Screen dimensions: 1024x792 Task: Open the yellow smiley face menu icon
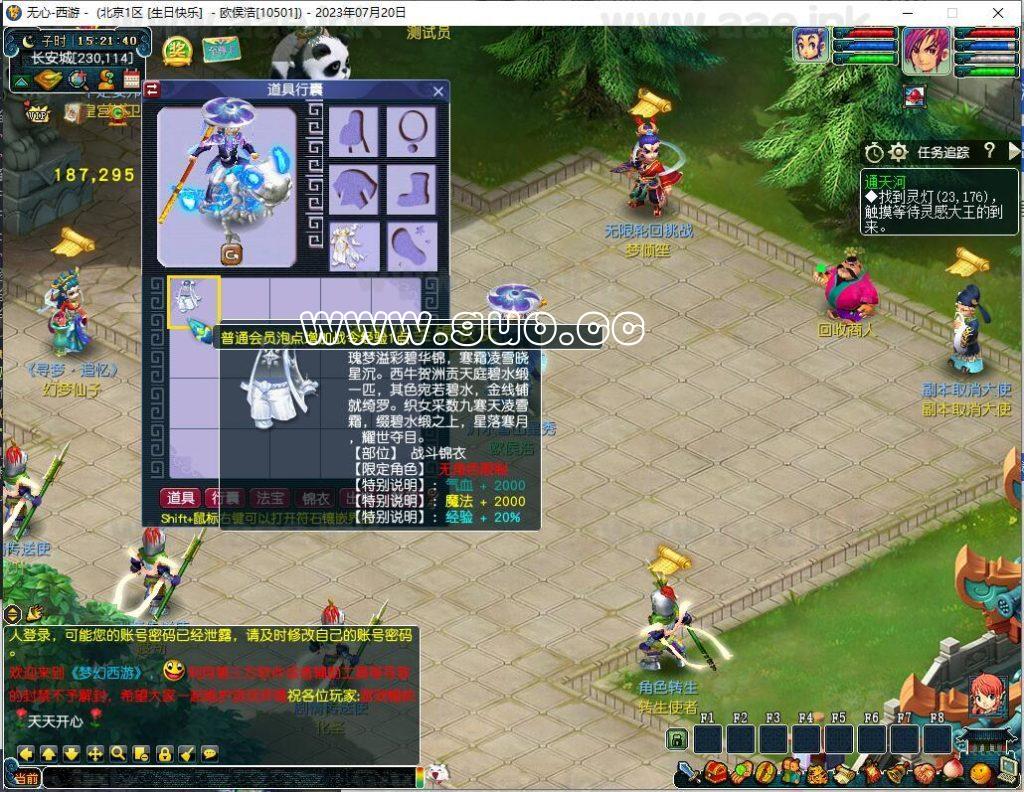click(981, 773)
